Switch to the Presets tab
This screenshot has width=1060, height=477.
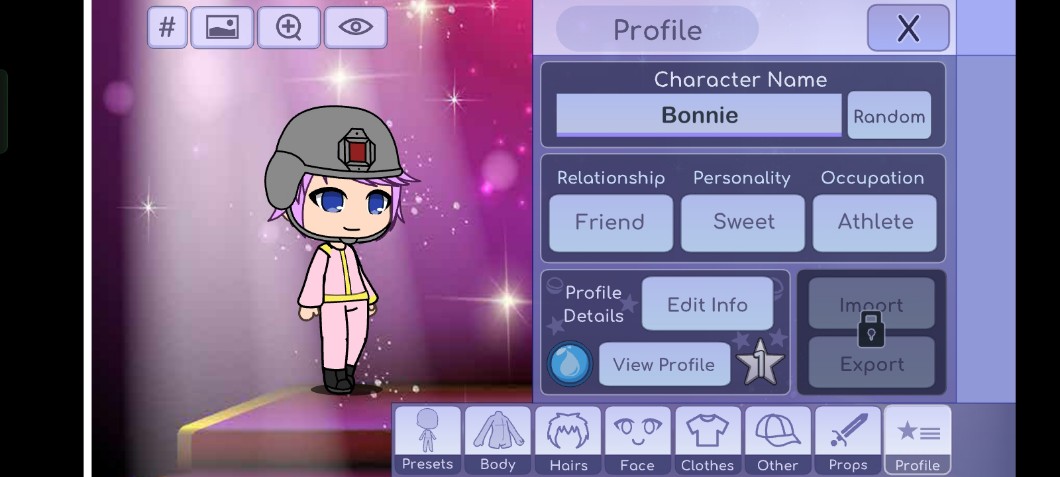(x=427, y=440)
